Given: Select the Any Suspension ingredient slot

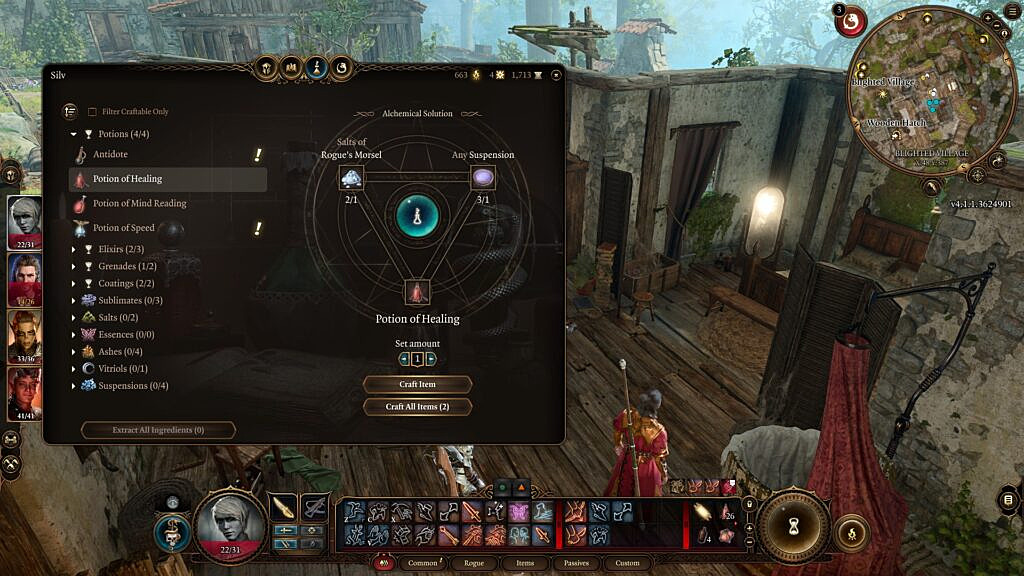Looking at the screenshot, I should coord(483,178).
